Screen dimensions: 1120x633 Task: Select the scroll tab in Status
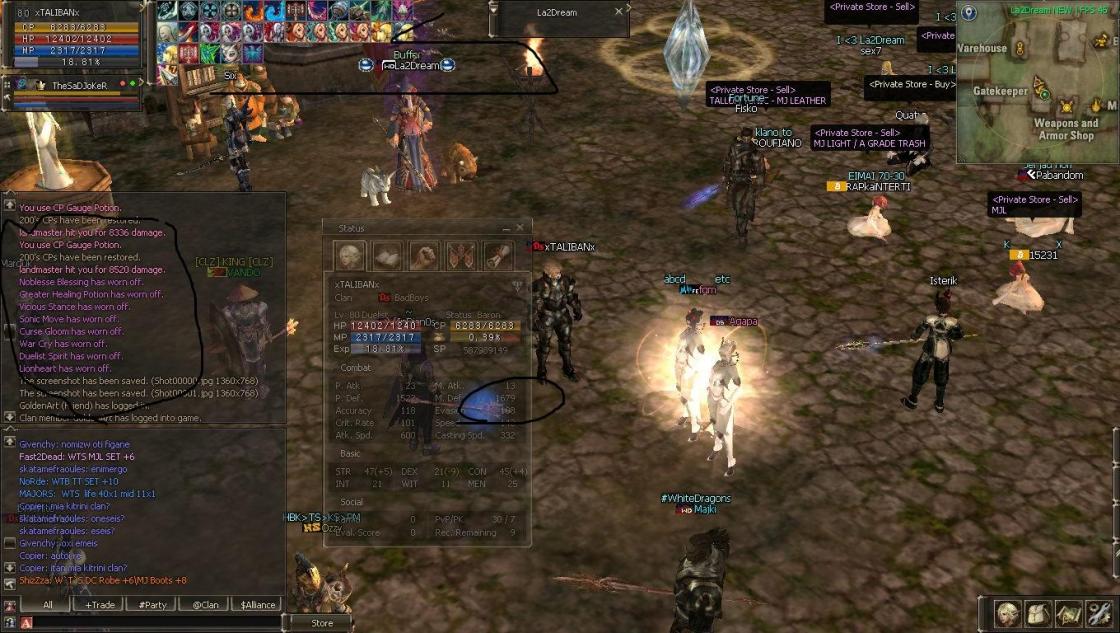point(498,256)
